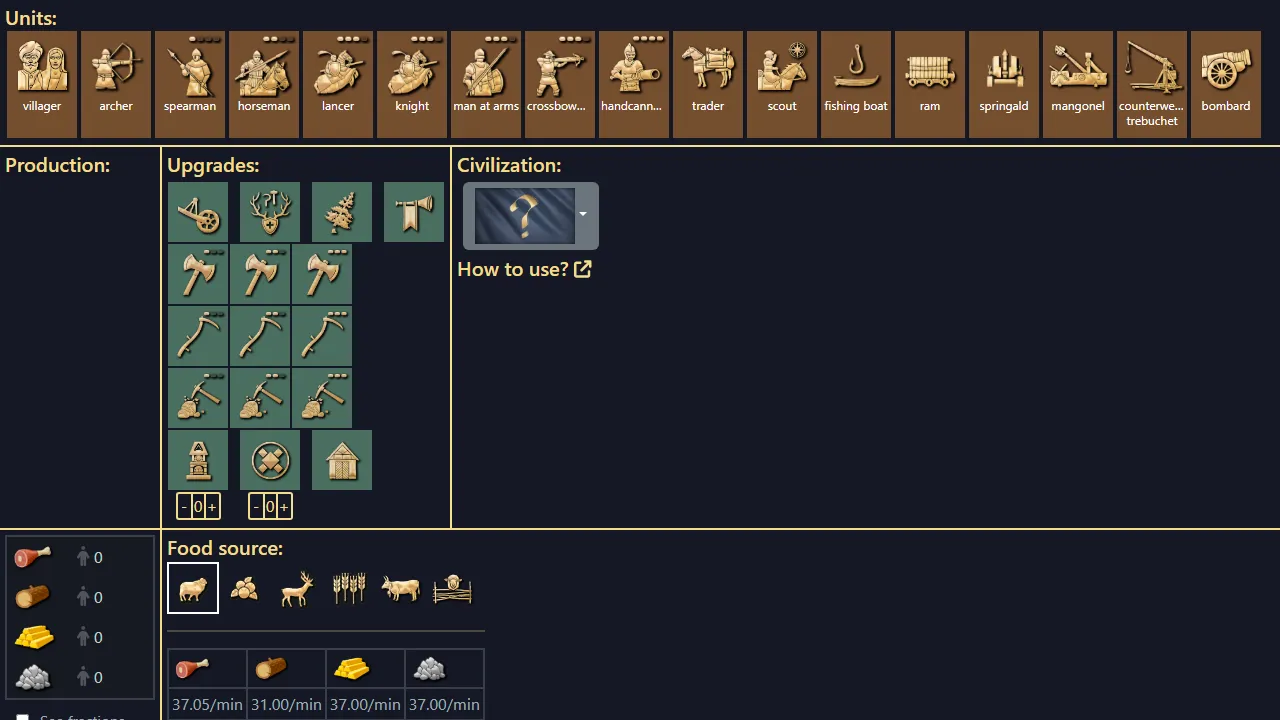Select the wheelbarrow upgrade icon
The image size is (1280, 720).
(197, 212)
